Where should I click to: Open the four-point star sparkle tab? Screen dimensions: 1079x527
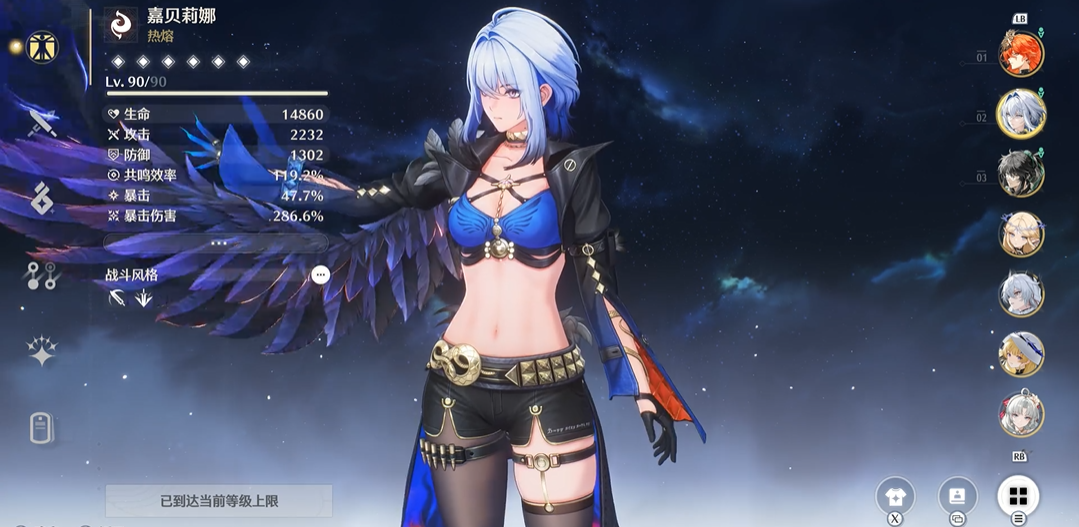[x=42, y=351]
